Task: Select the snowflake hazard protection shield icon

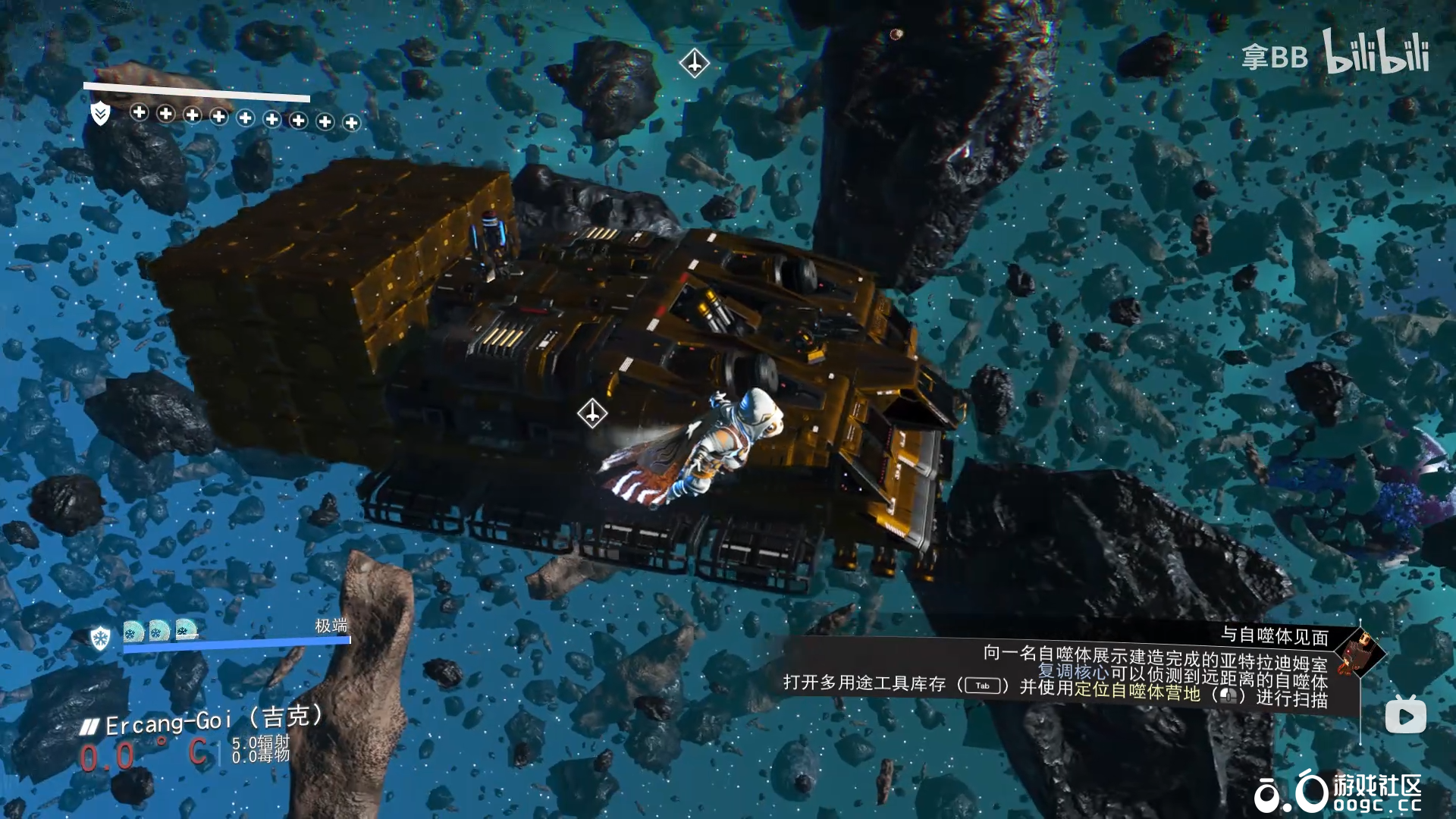Action: coord(100,638)
